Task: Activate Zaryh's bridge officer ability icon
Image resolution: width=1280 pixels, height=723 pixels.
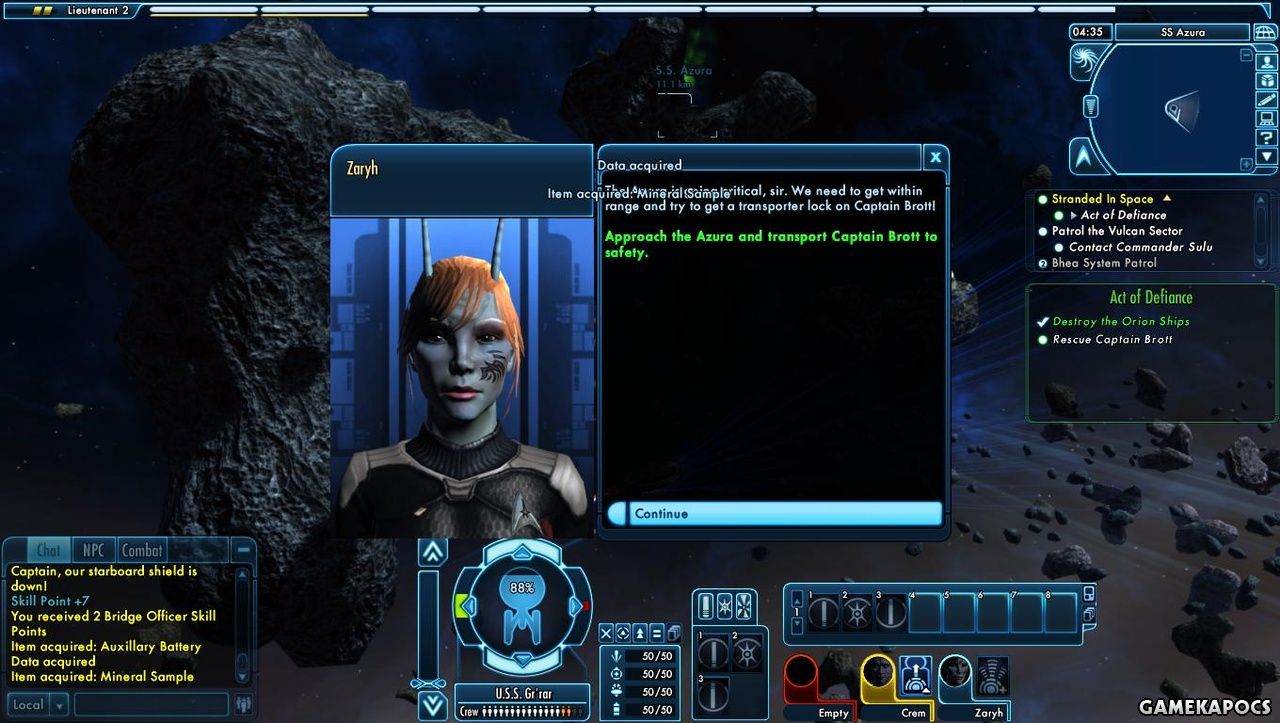Action: pyautogui.click(x=992, y=676)
